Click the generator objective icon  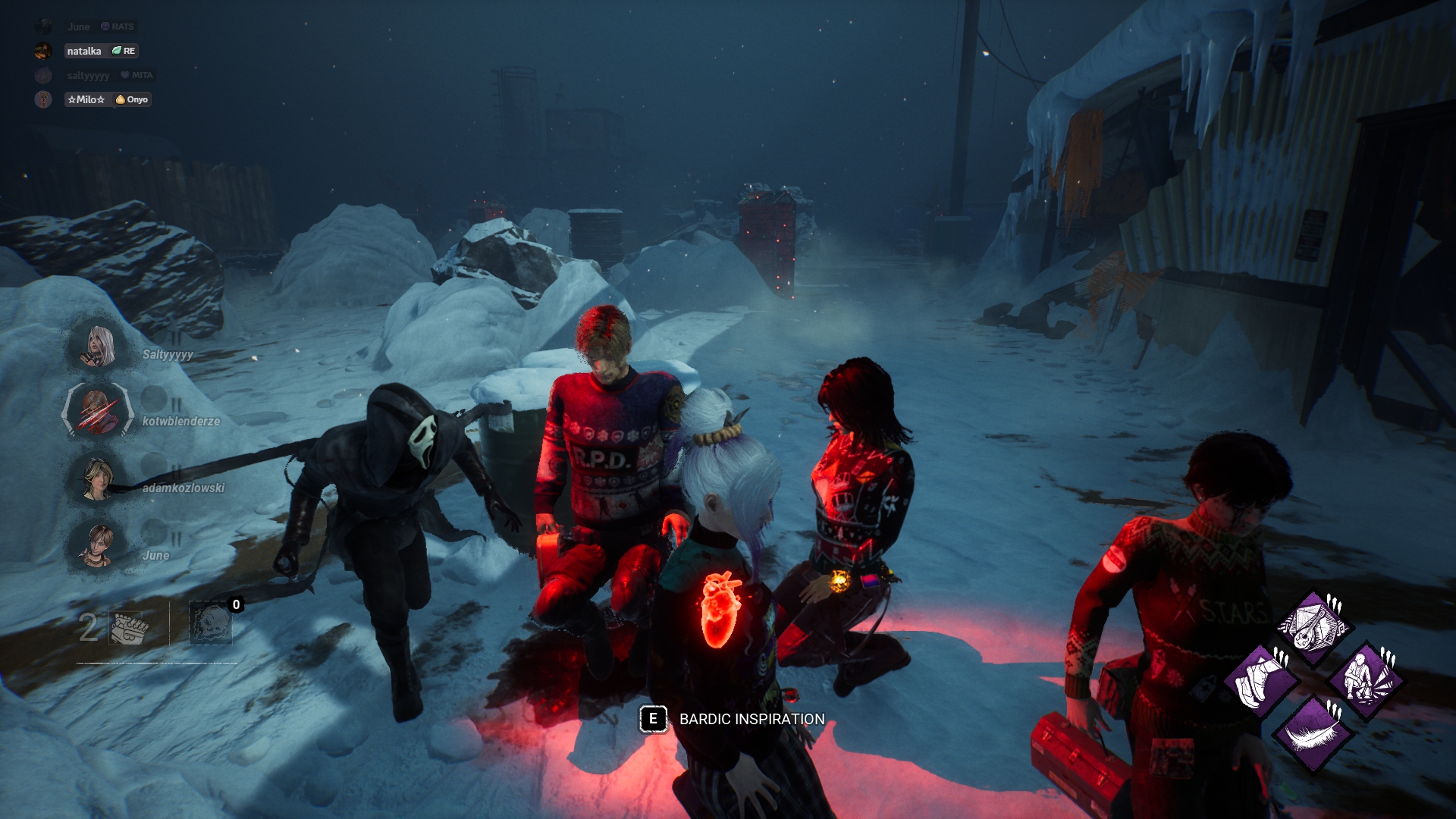(129, 627)
